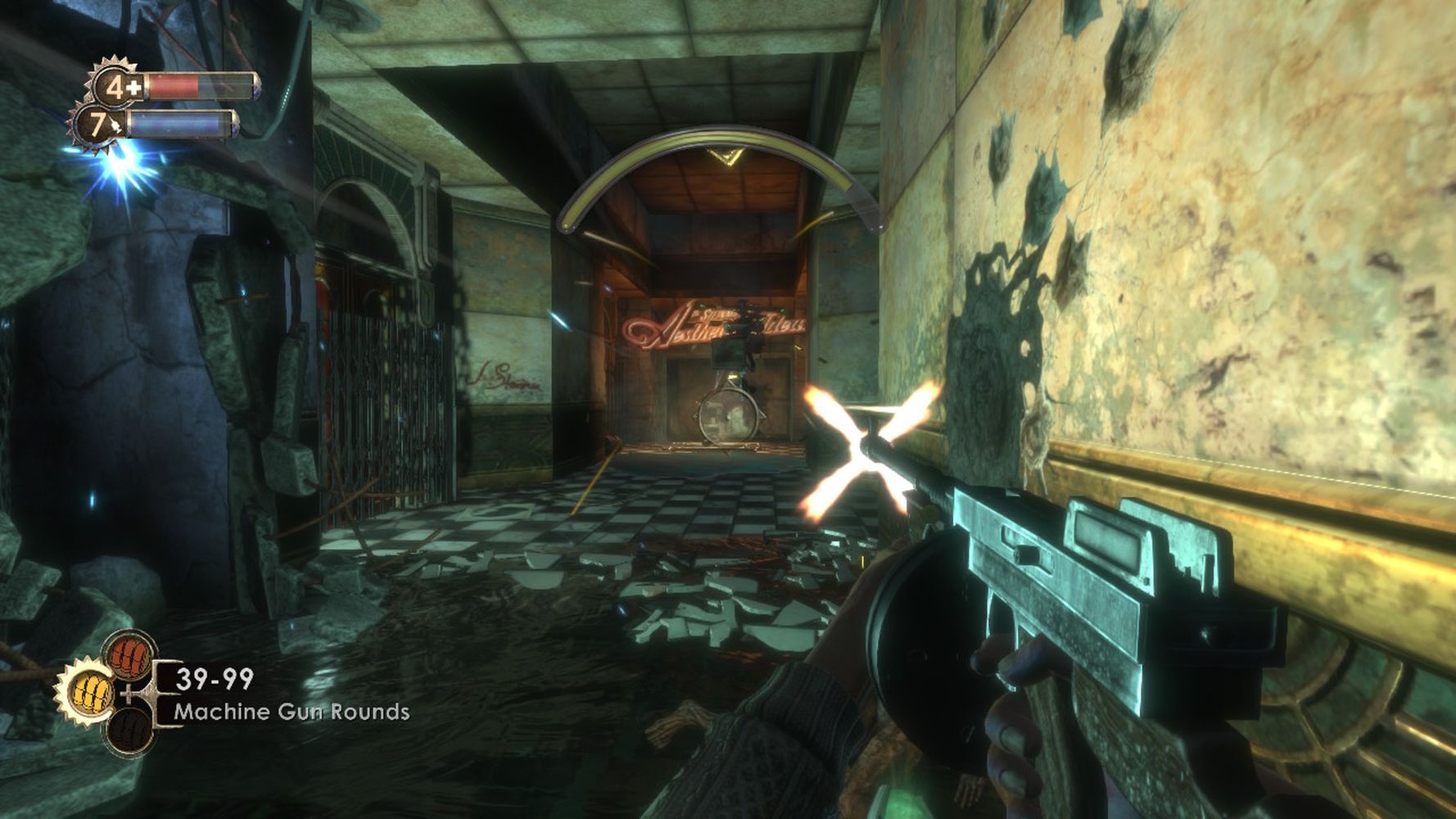Screen dimensions: 1456x819
Task: Switch to the red ammo type icon
Action: click(x=129, y=655)
